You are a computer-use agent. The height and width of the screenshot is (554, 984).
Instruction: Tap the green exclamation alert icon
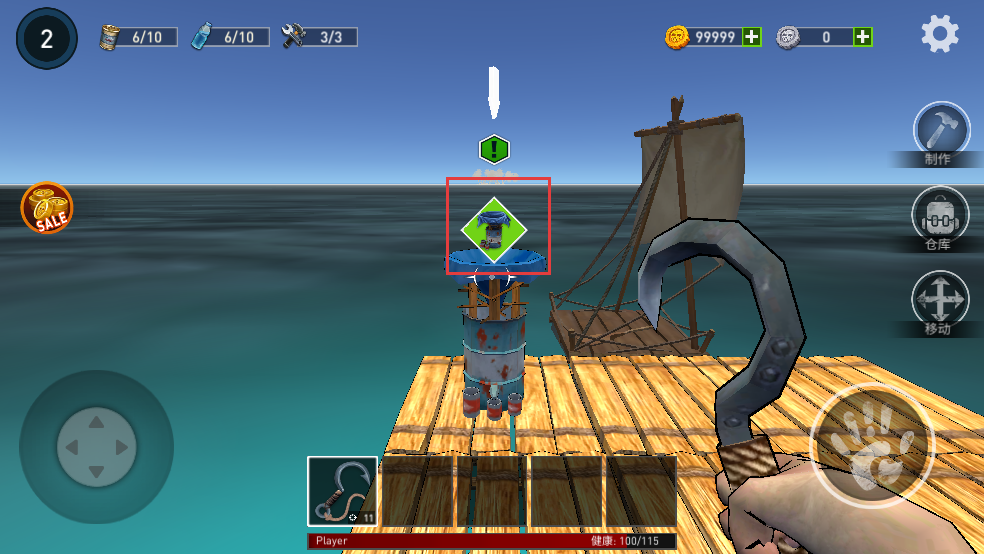tap(494, 150)
